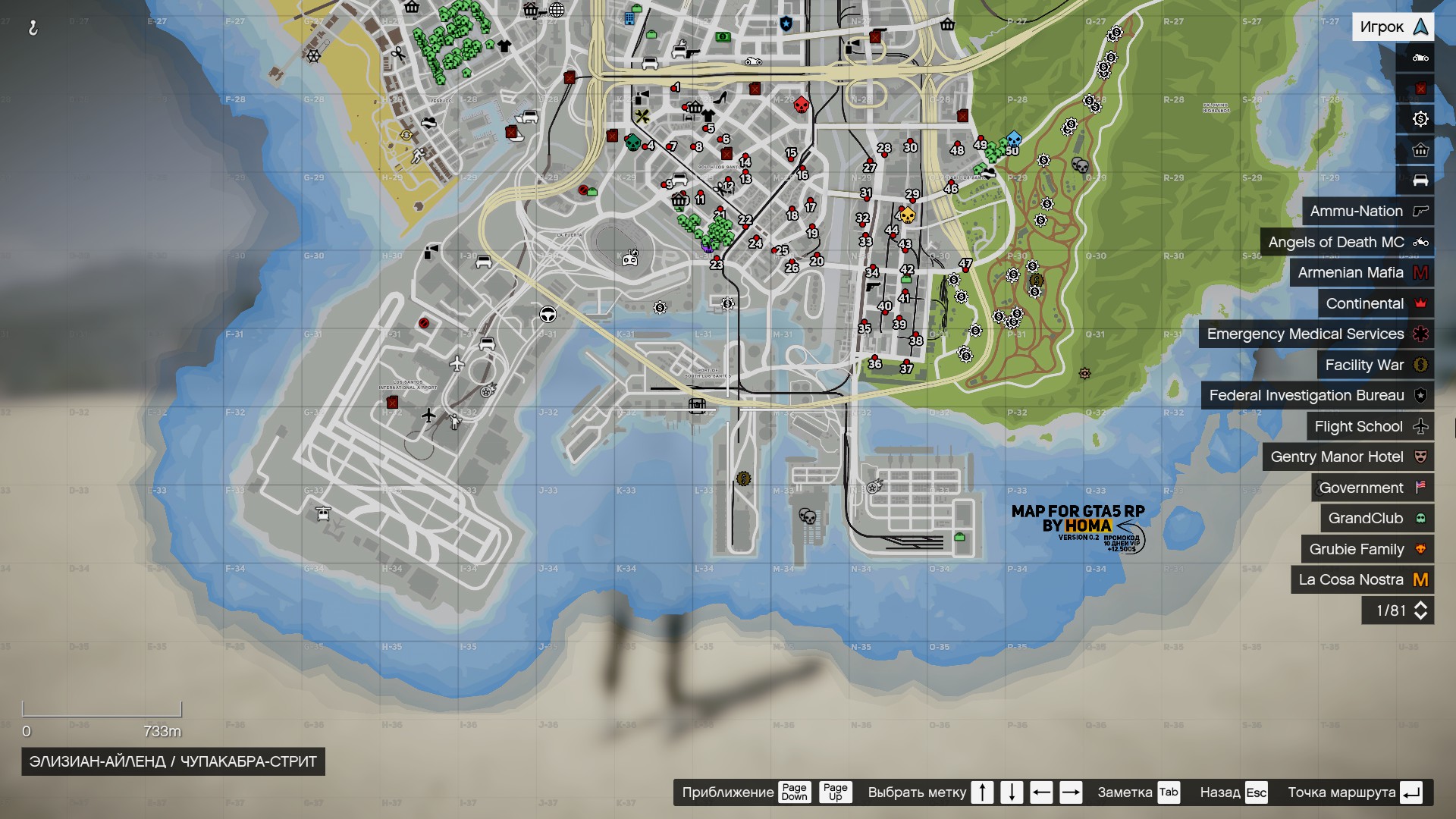This screenshot has width=1456, height=819.
Task: Click the airplane icon beside Flight School
Action: (x=1420, y=426)
